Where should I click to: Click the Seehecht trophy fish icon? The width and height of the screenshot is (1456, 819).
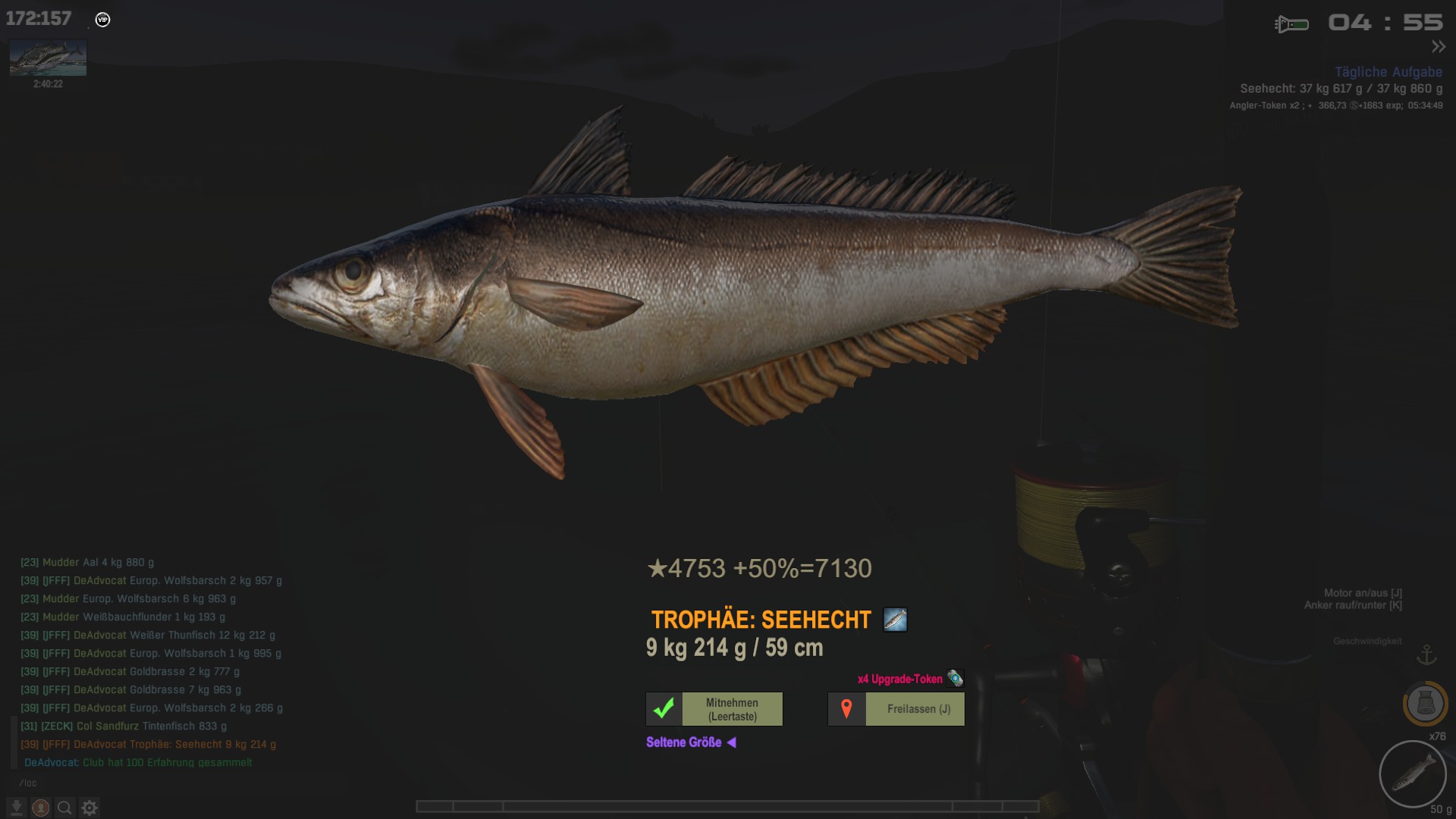coord(895,620)
